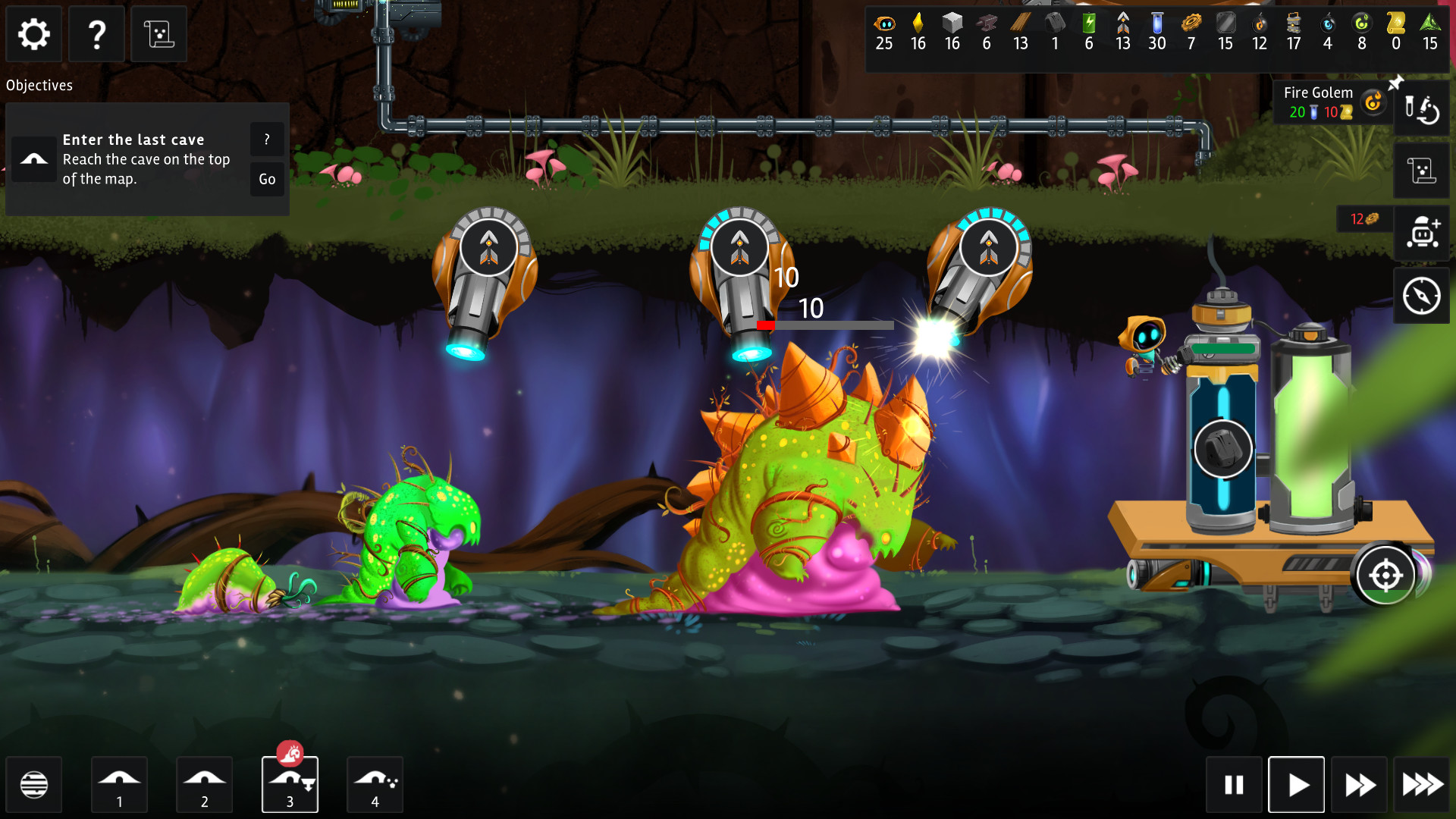Set game to double fast-forward speed
Screen dimensions: 1456x819
[1359, 784]
